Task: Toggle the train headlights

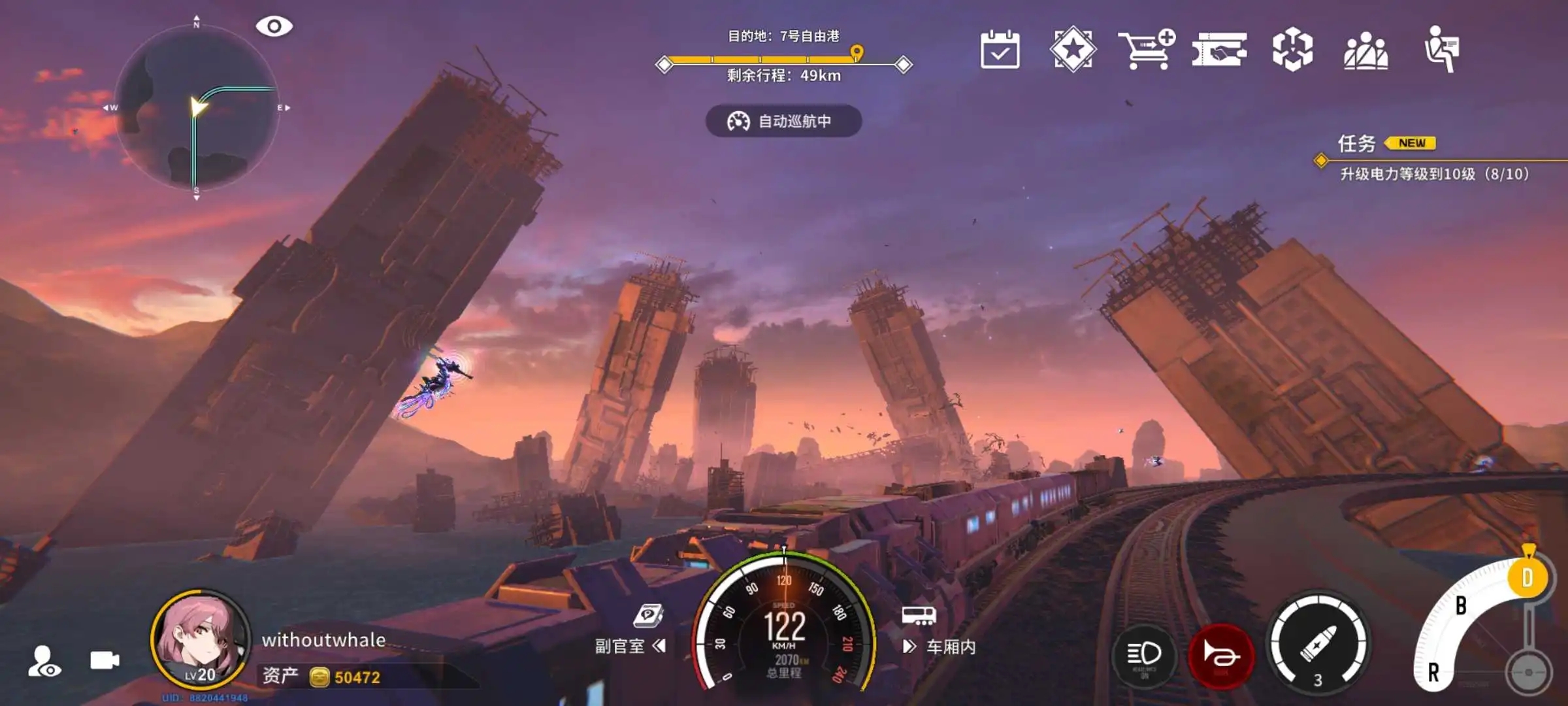Action: [1144, 654]
